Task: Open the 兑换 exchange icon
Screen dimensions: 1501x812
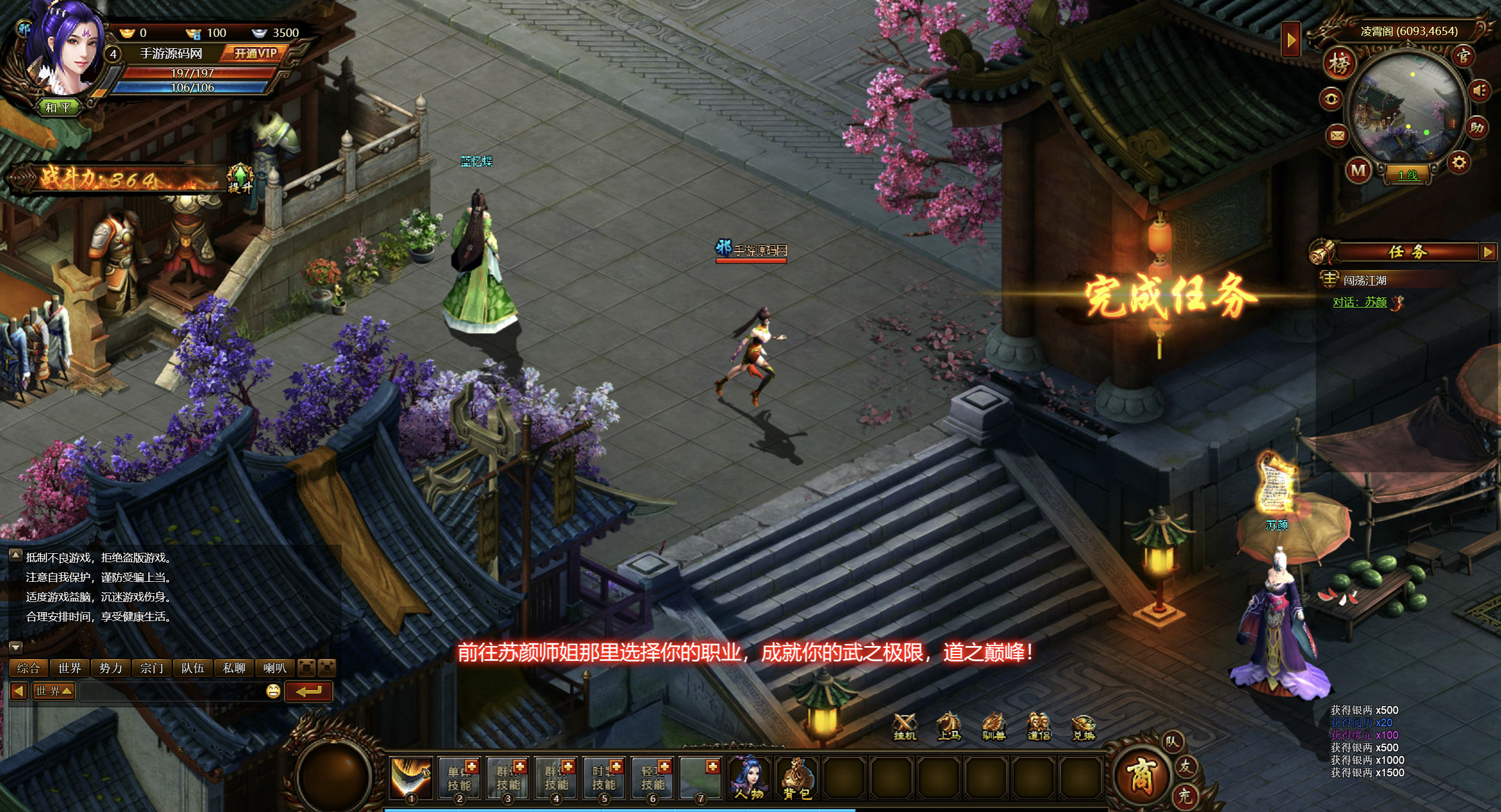Action: coord(1083,726)
